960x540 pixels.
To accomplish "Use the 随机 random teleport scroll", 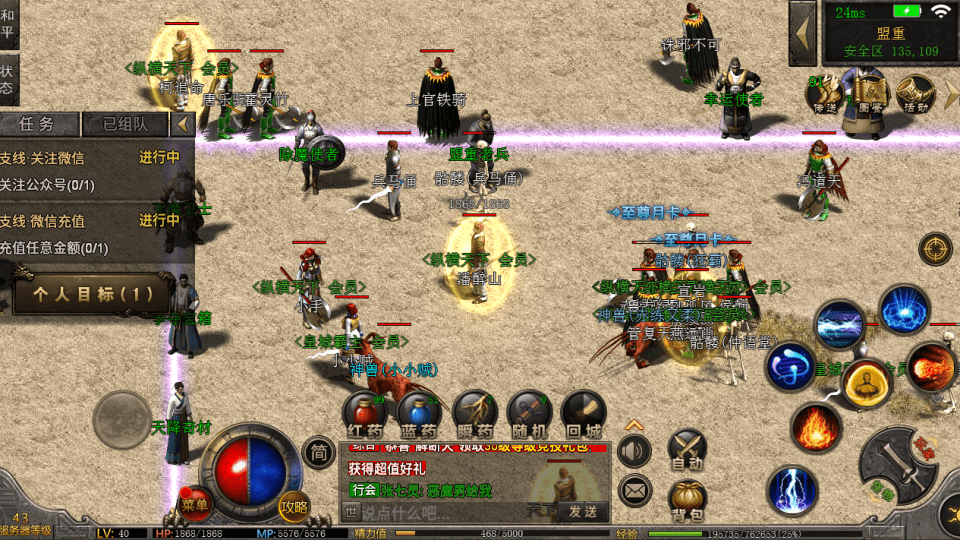I will (x=529, y=412).
